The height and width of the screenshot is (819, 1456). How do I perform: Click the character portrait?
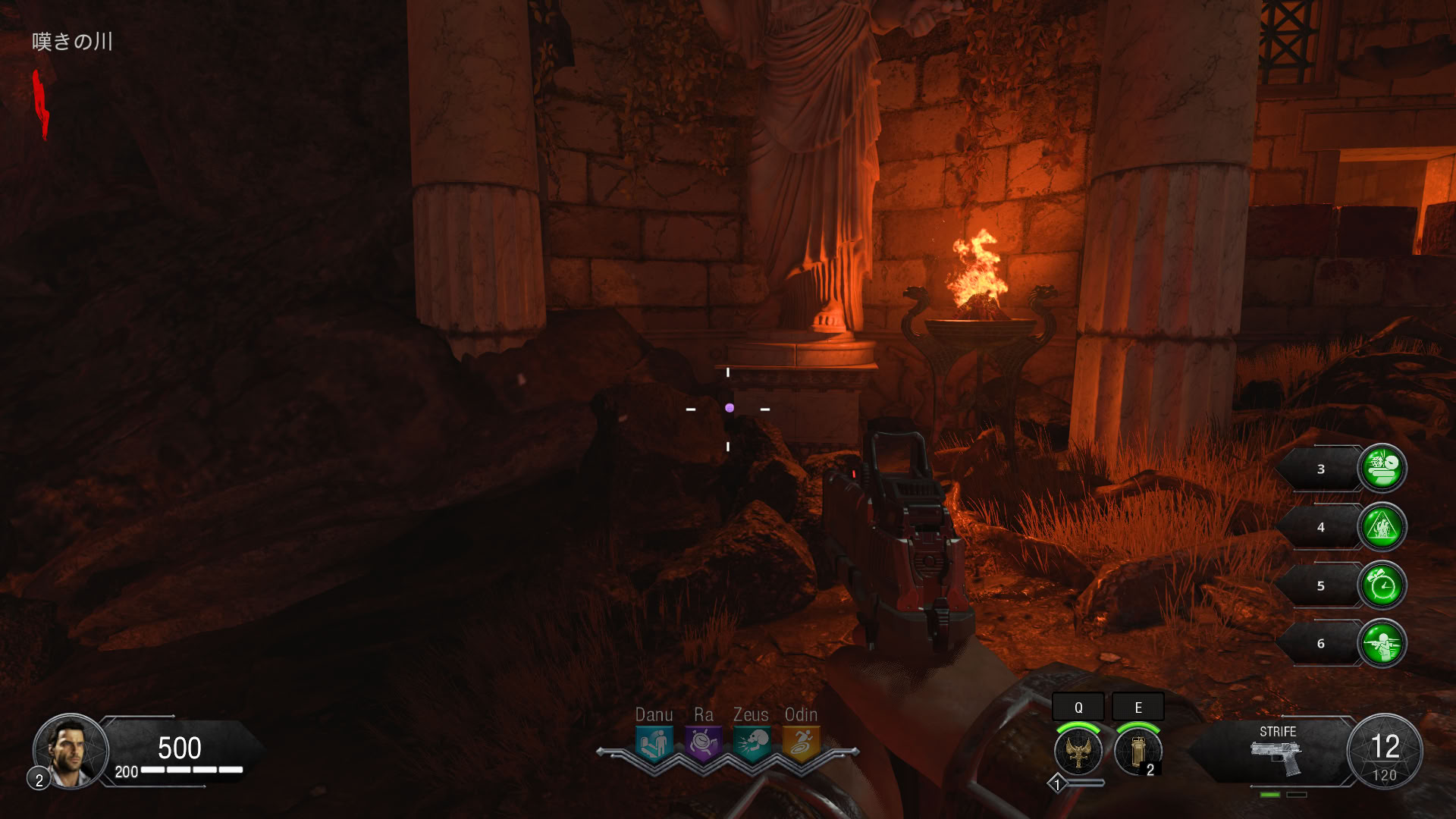[x=71, y=751]
